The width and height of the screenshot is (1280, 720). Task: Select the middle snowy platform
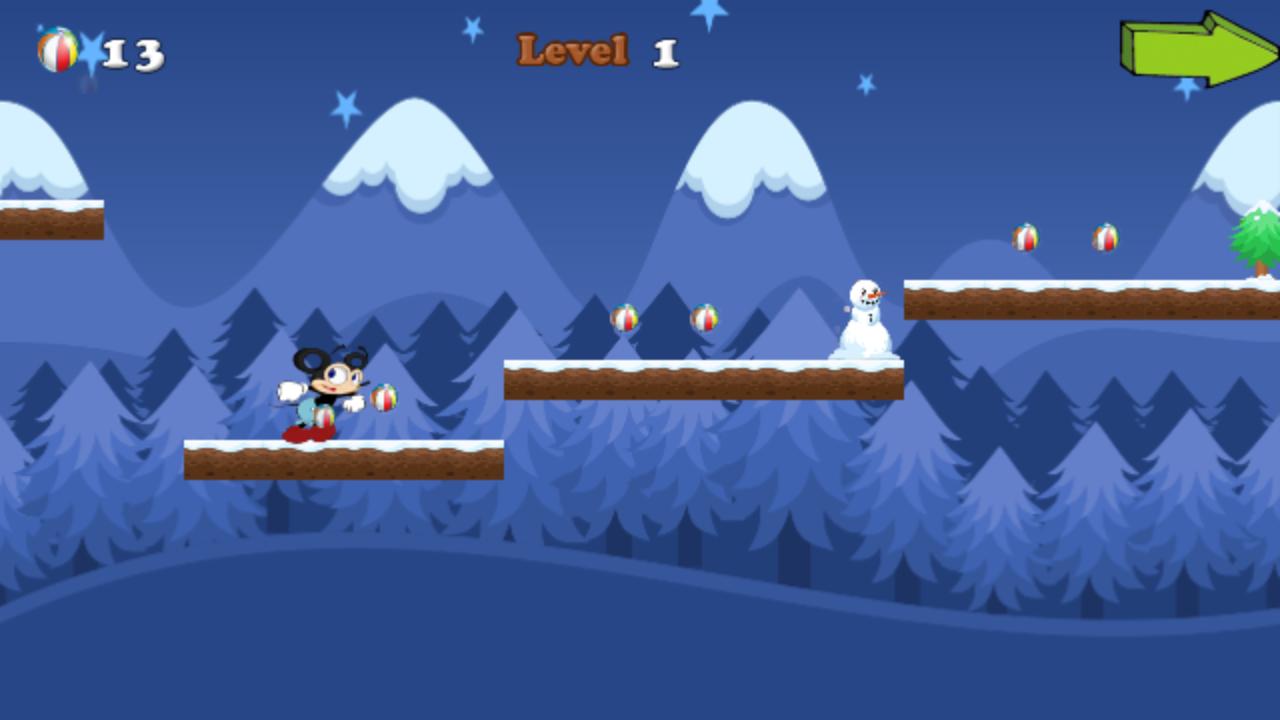[x=703, y=380]
